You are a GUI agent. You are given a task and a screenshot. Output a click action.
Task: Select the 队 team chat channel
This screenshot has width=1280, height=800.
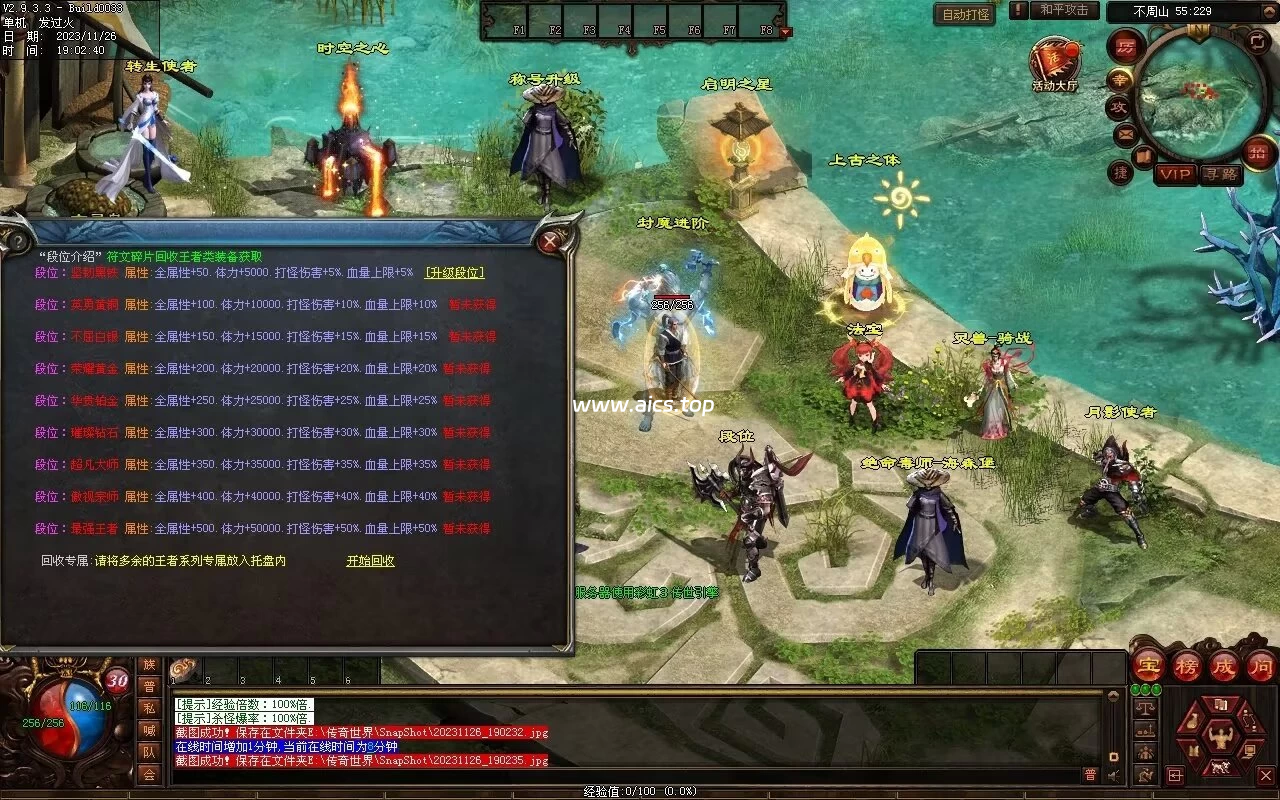click(x=149, y=752)
